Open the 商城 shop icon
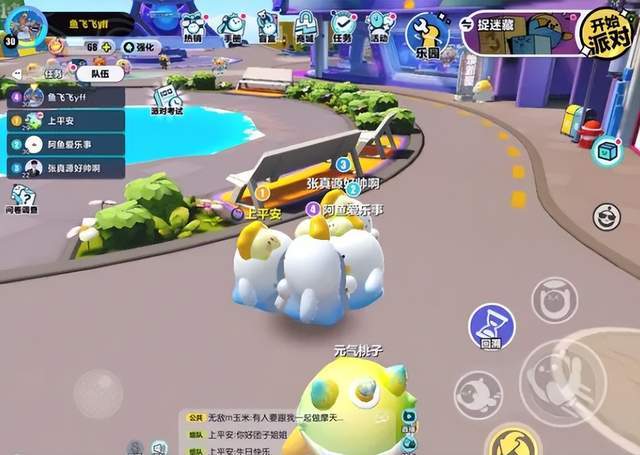640x455 pixels. 266,25
